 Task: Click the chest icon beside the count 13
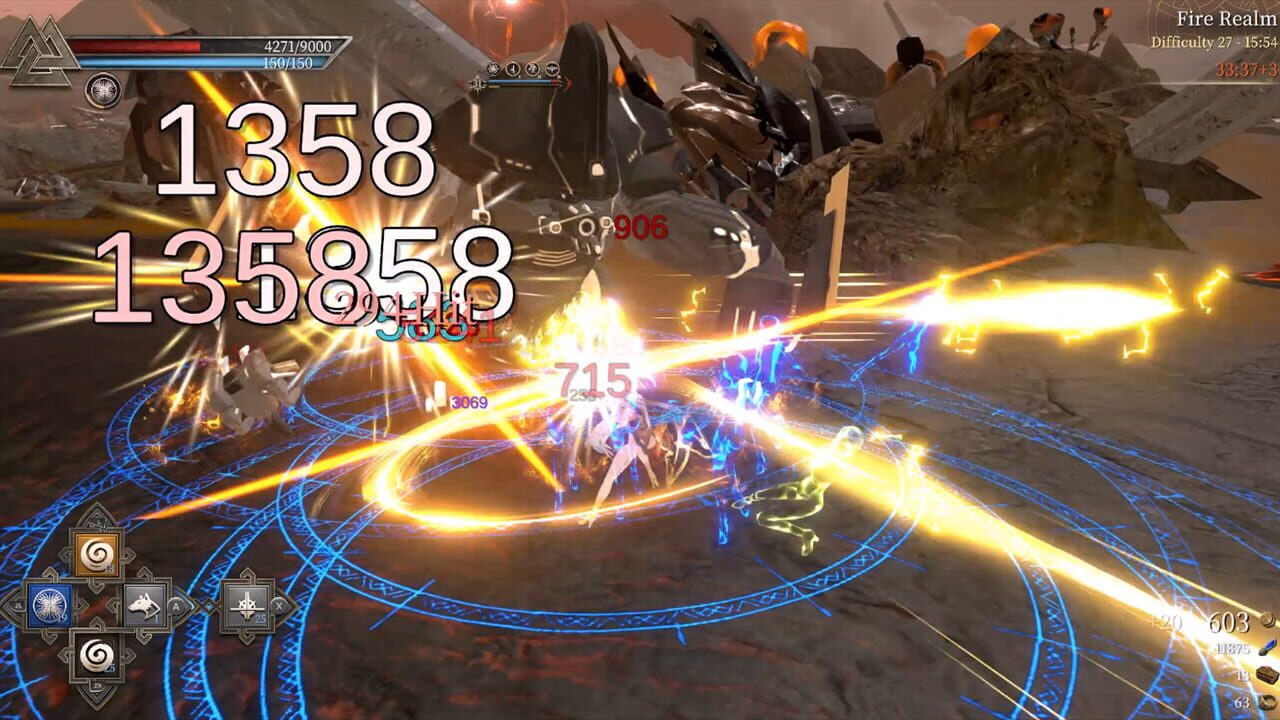(1267, 675)
